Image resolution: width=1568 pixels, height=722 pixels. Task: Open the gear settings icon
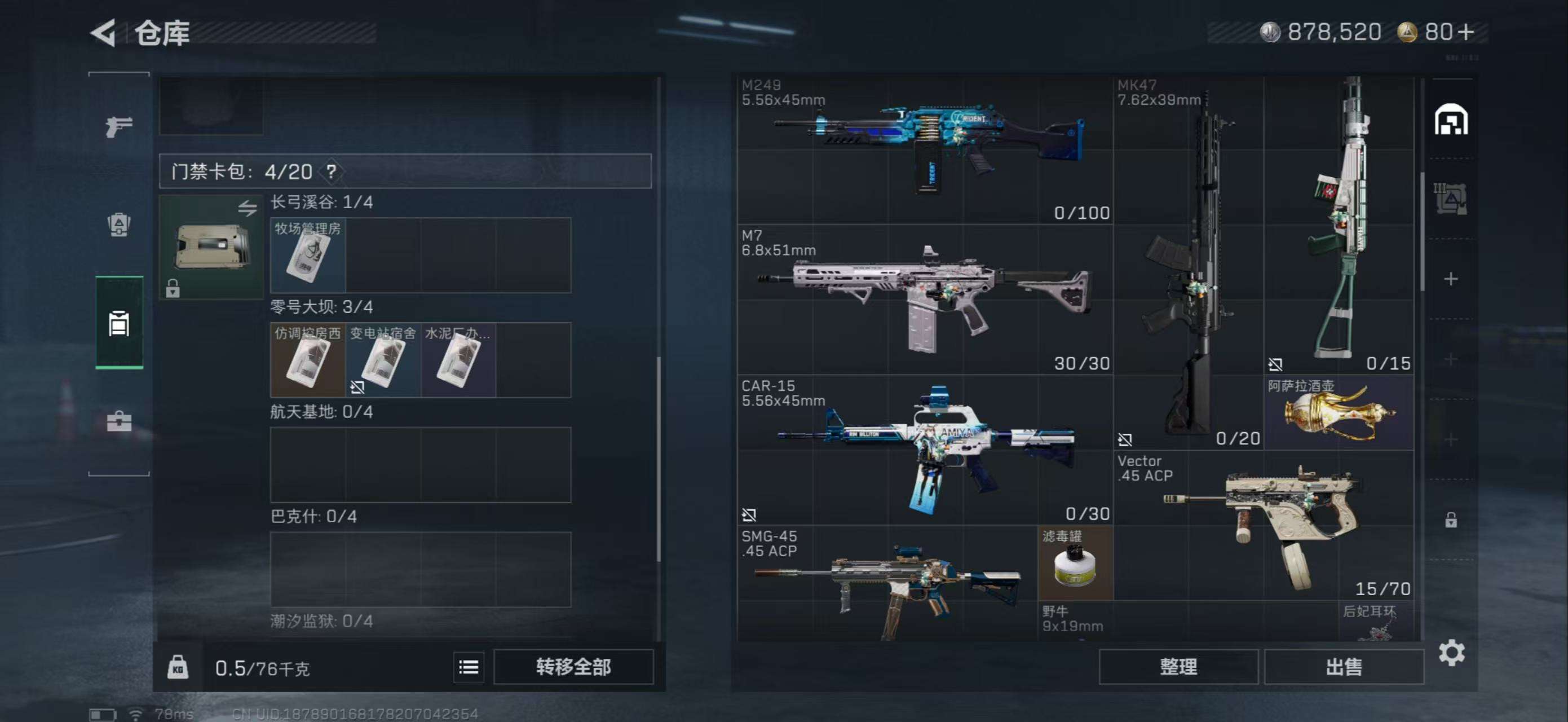(1451, 653)
